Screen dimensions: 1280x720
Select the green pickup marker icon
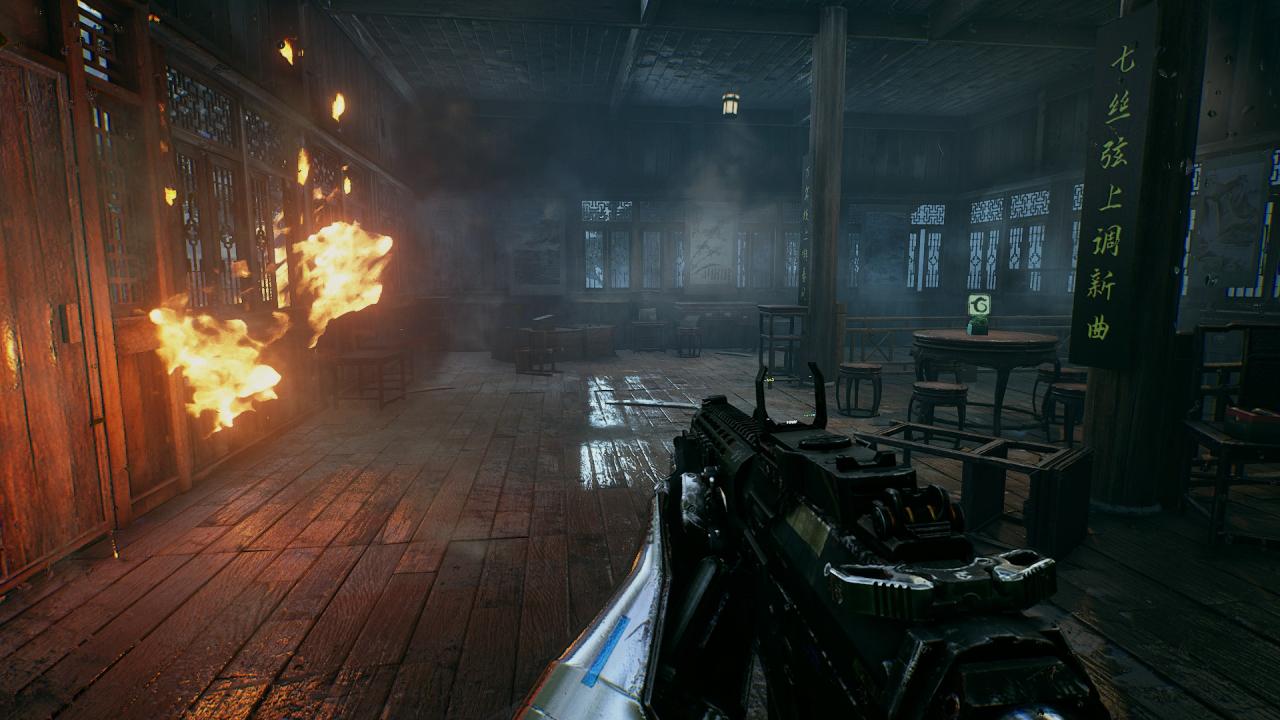978,306
